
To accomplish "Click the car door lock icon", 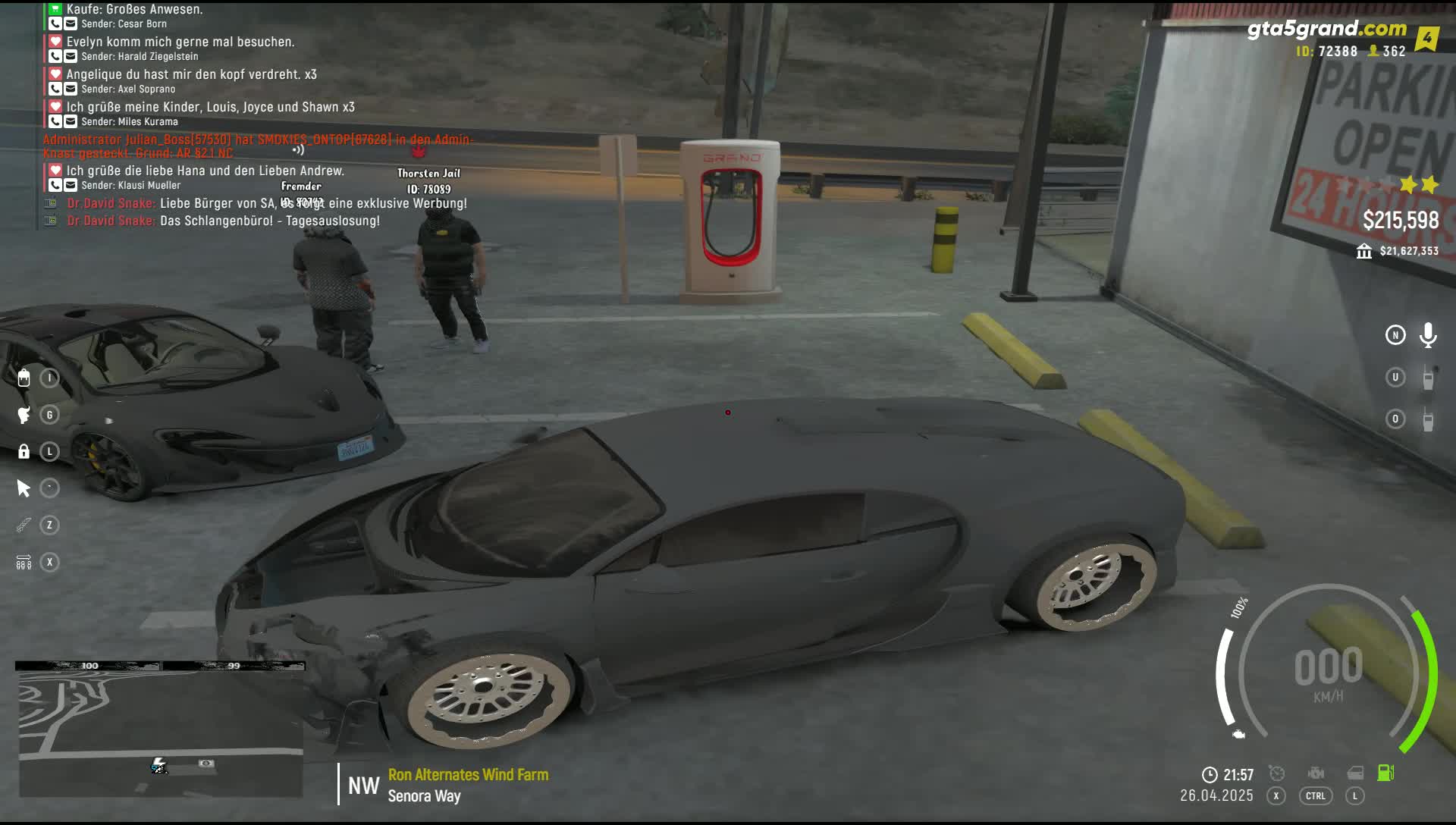I will click(1355, 773).
